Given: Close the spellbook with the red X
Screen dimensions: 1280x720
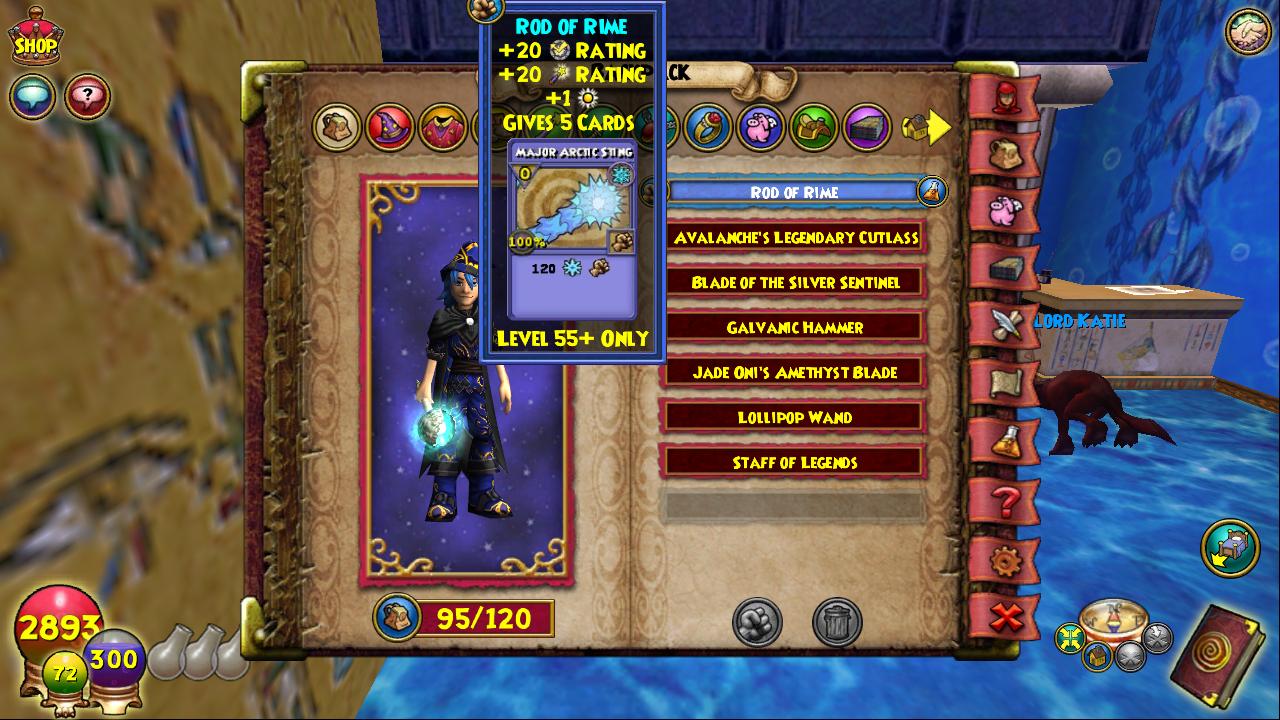Looking at the screenshot, I should tap(1006, 618).
